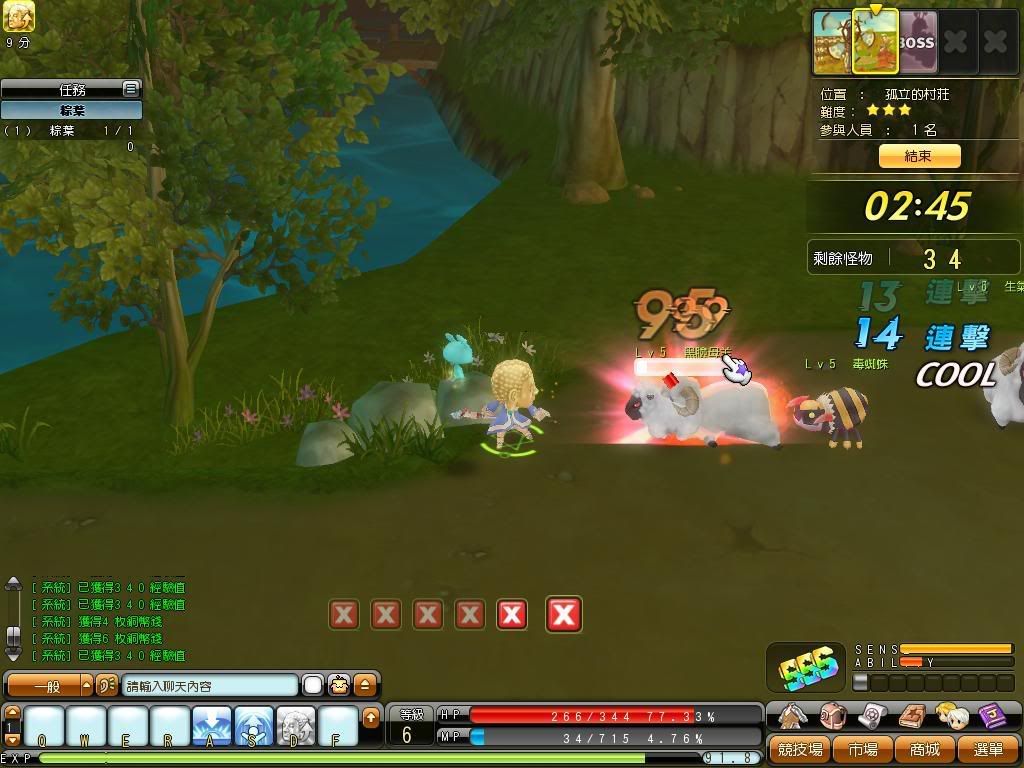Open the 選單 menu

[986, 749]
